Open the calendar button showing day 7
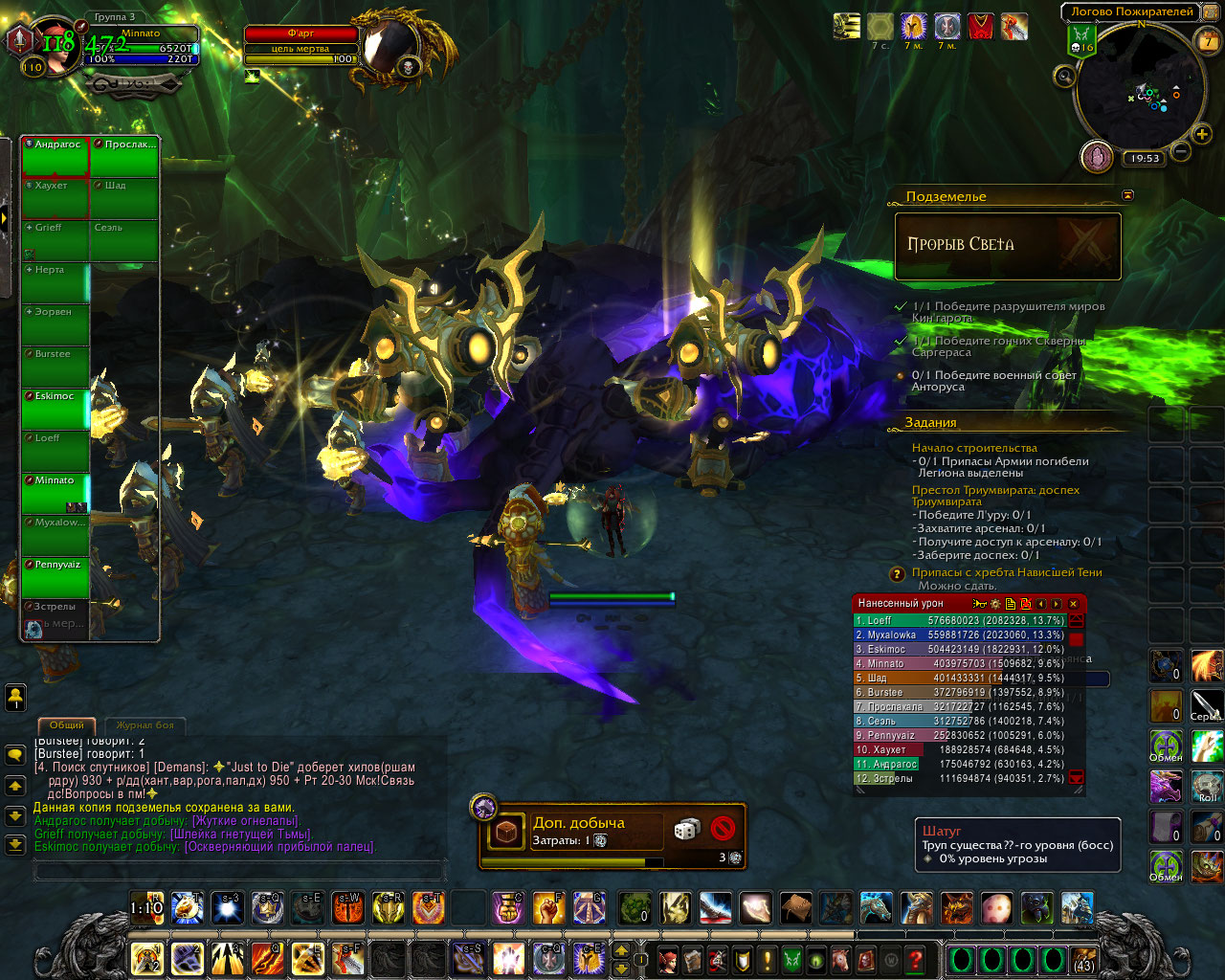 (1208, 41)
